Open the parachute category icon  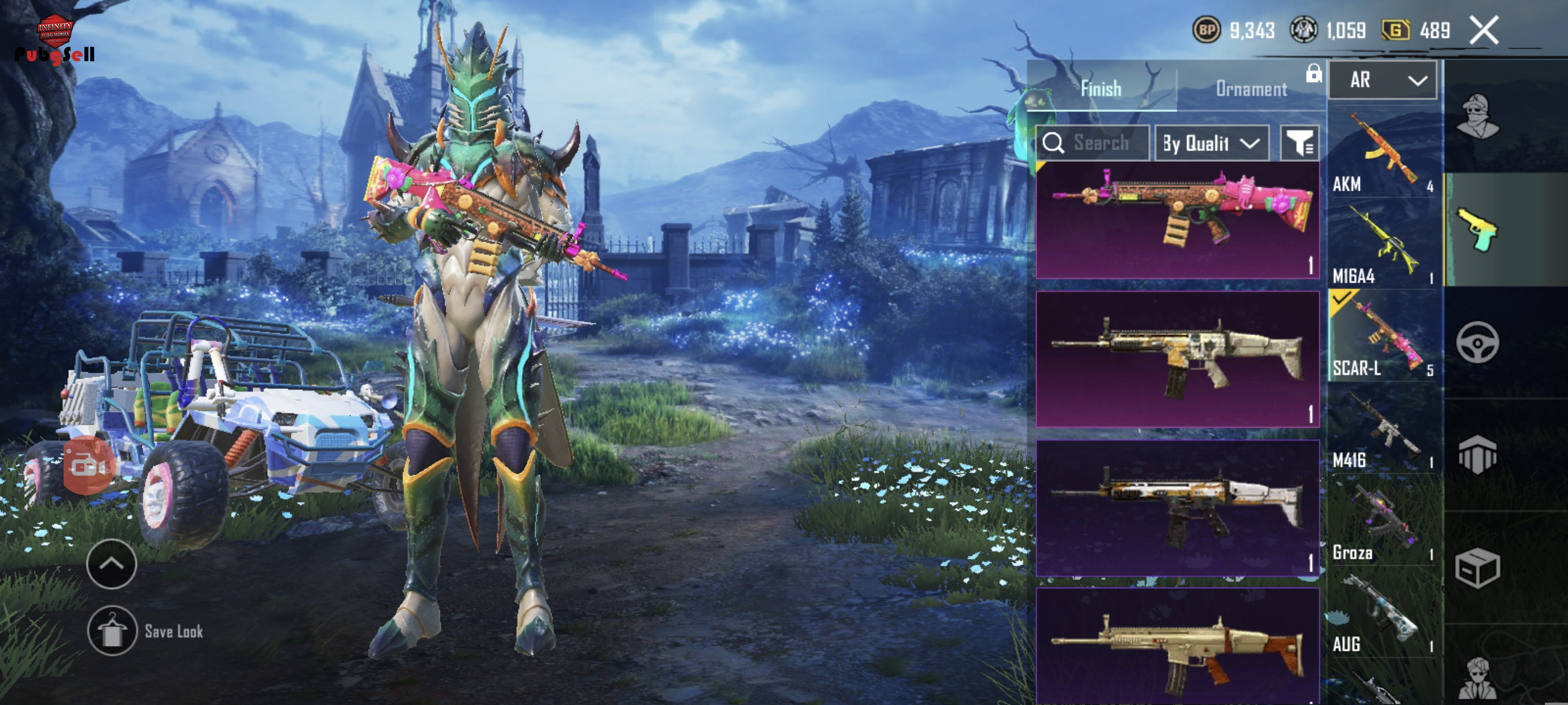tap(1477, 454)
